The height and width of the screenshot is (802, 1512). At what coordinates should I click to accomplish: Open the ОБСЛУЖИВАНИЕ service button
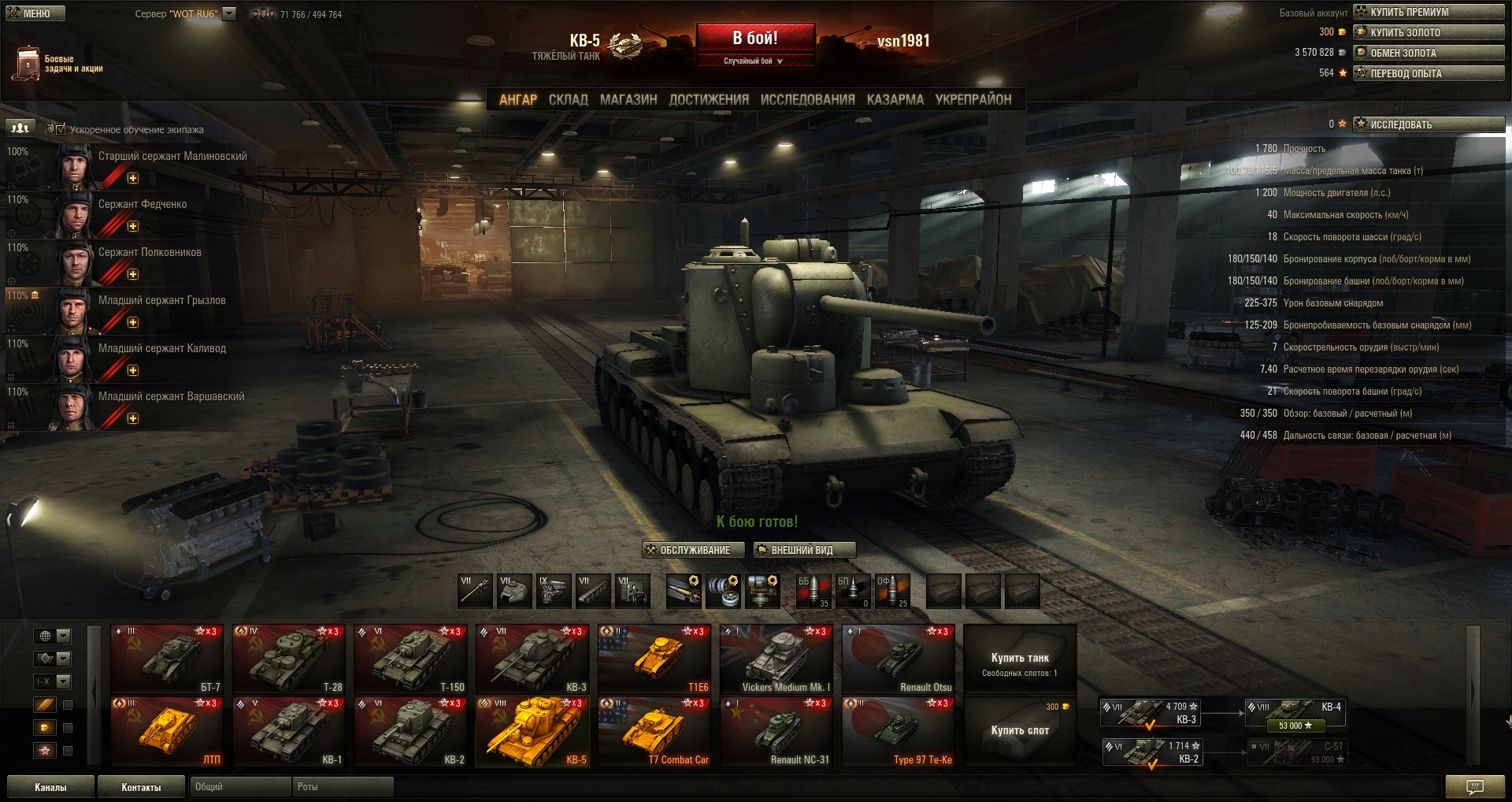tap(692, 550)
